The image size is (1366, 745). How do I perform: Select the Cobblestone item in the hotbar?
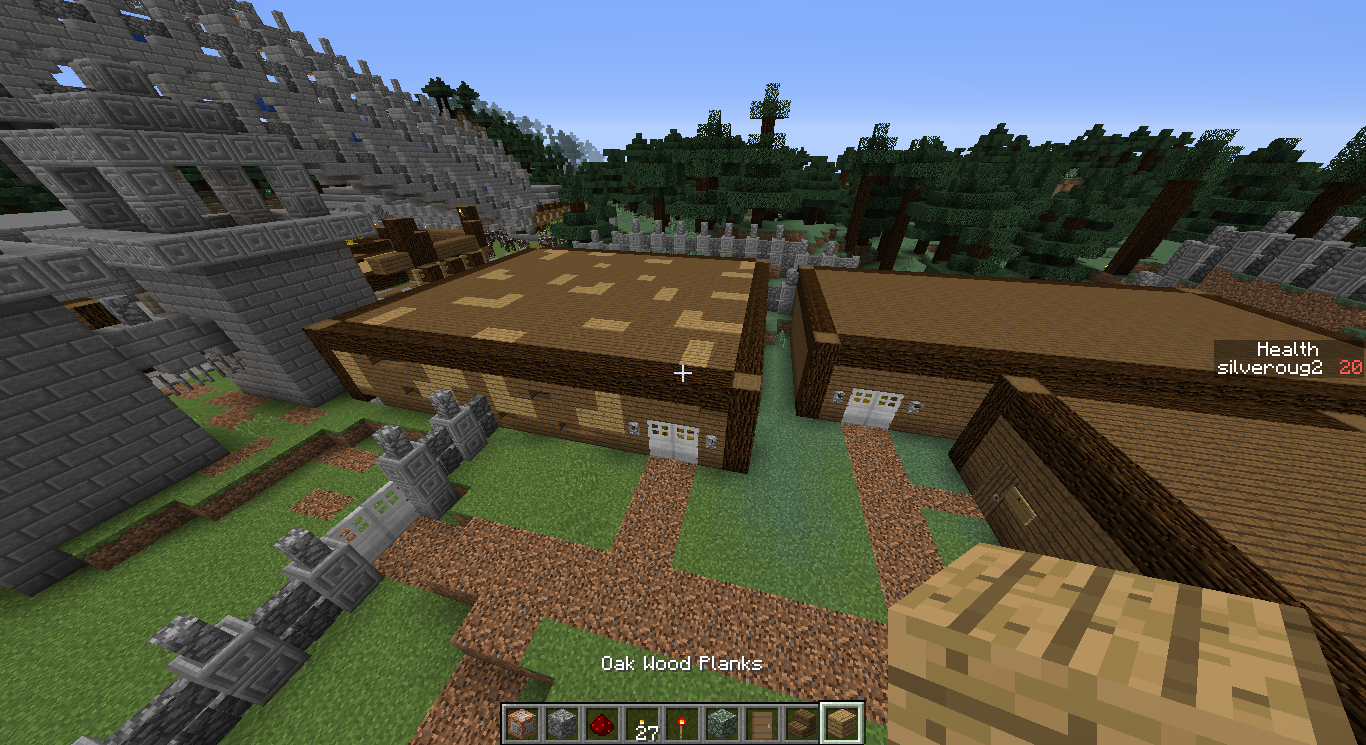(x=560, y=722)
